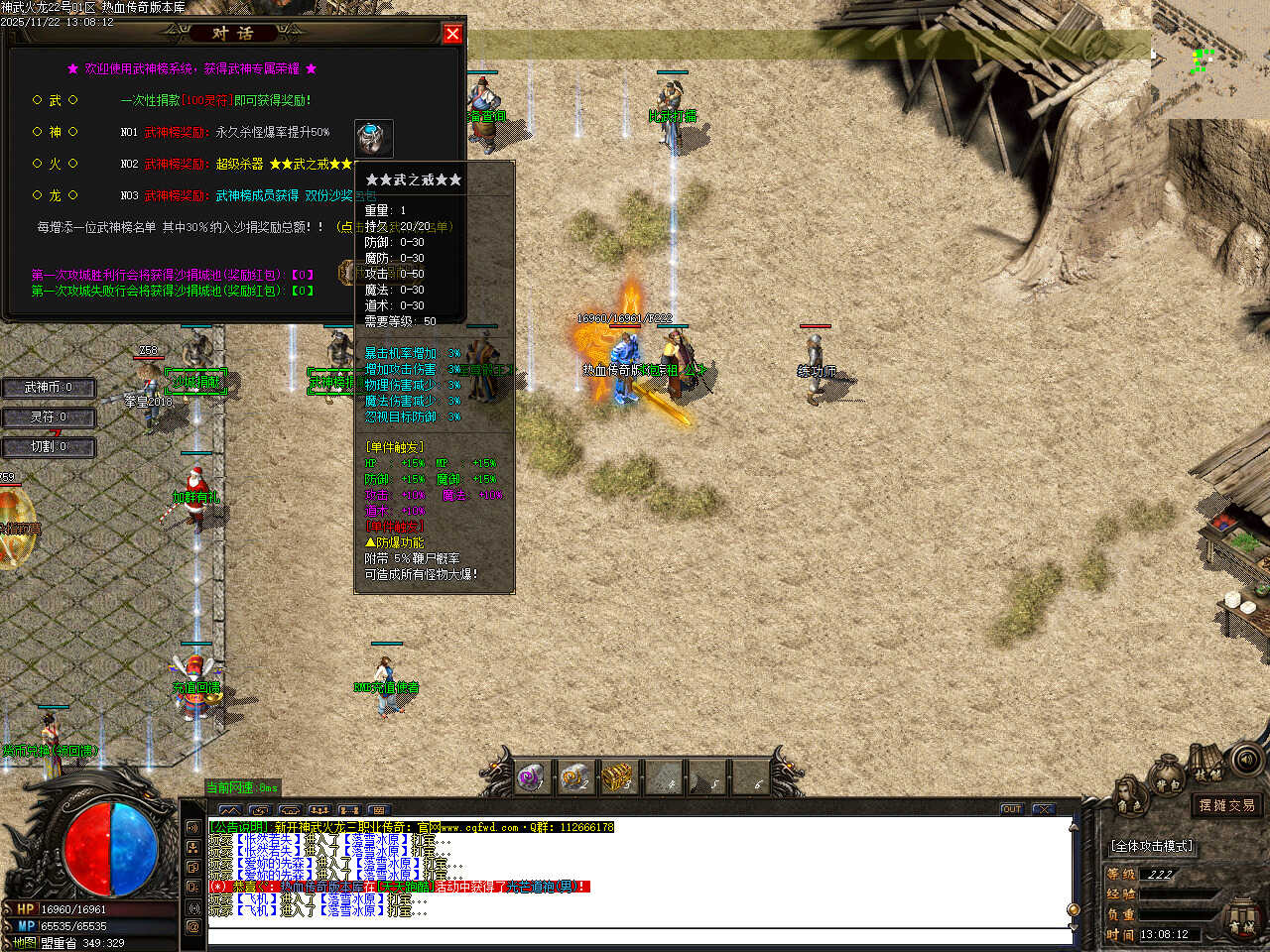Open the minimap in the top-right corner
This screenshot has width=1270, height=952.
click(1209, 59)
